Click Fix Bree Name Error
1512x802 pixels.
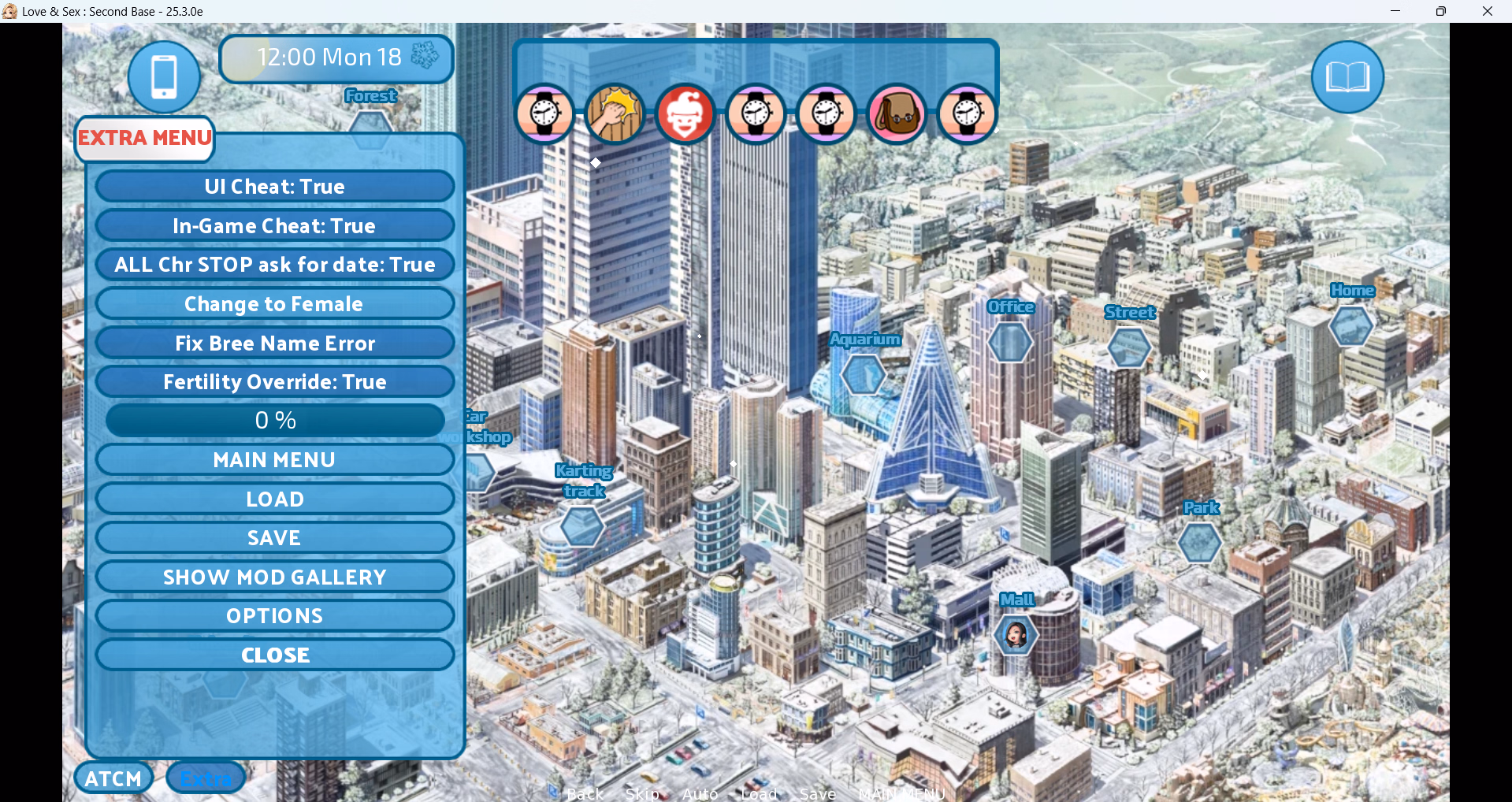coord(274,343)
